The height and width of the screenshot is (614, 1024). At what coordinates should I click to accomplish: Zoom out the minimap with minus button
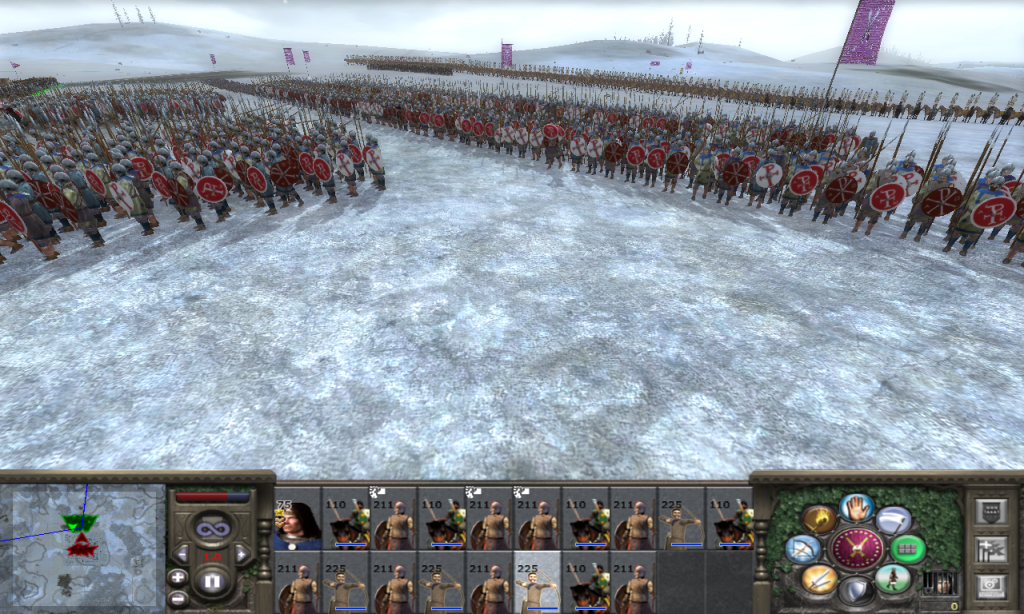178,597
